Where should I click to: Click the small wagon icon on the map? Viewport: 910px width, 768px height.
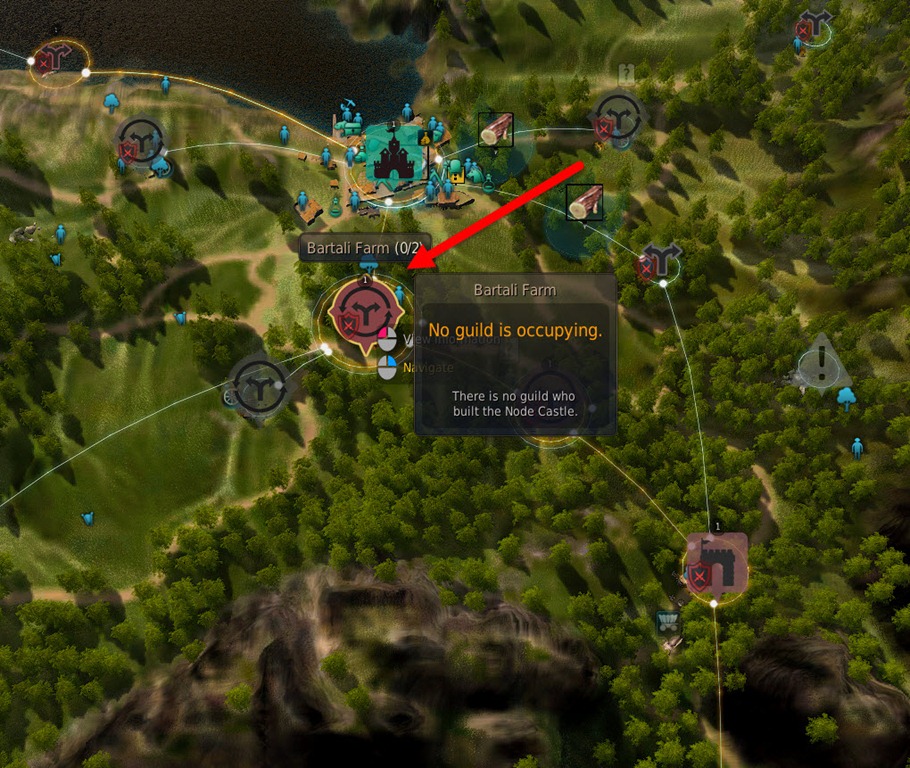667,622
